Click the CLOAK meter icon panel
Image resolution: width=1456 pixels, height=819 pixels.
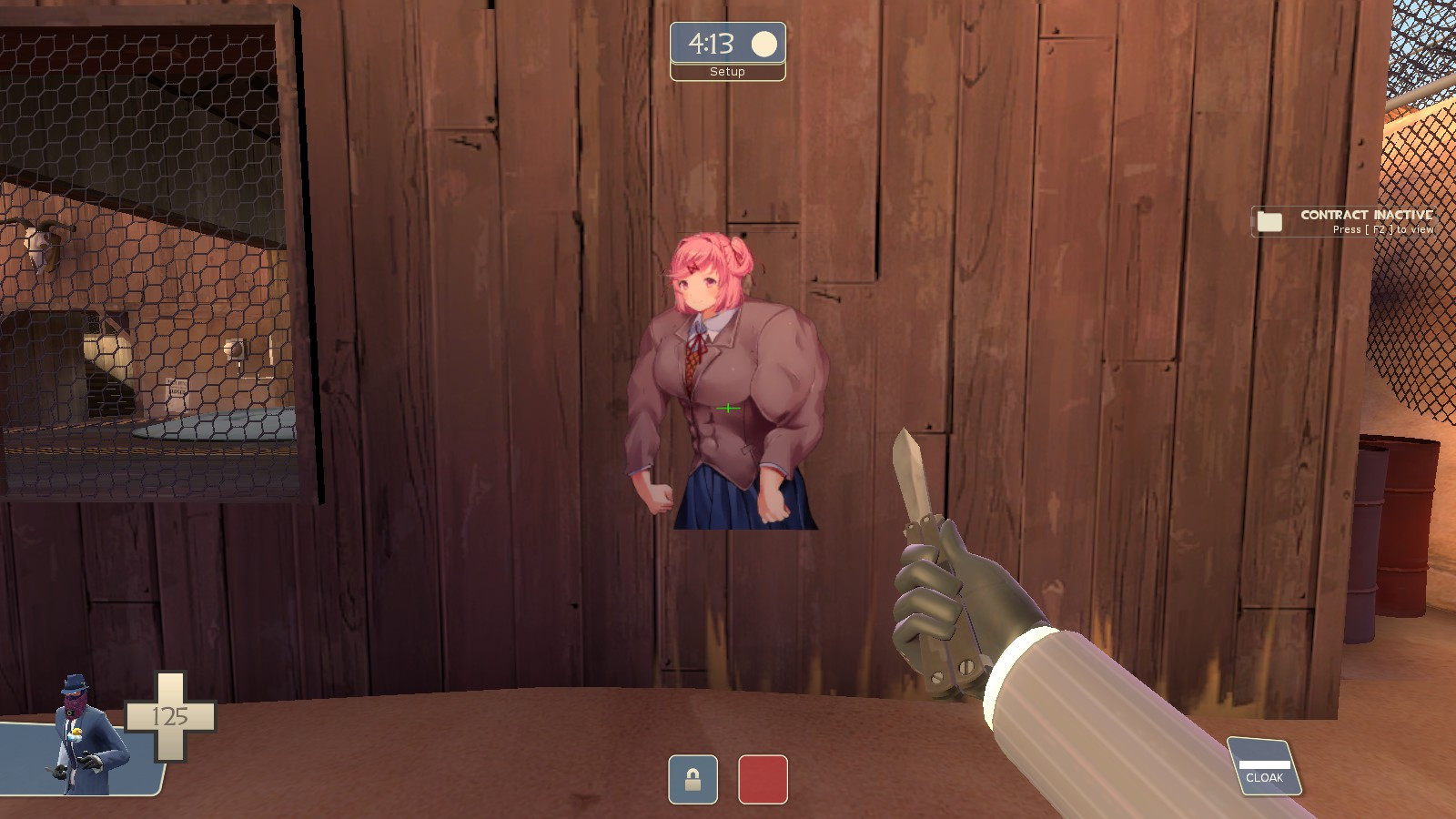coord(1263,764)
